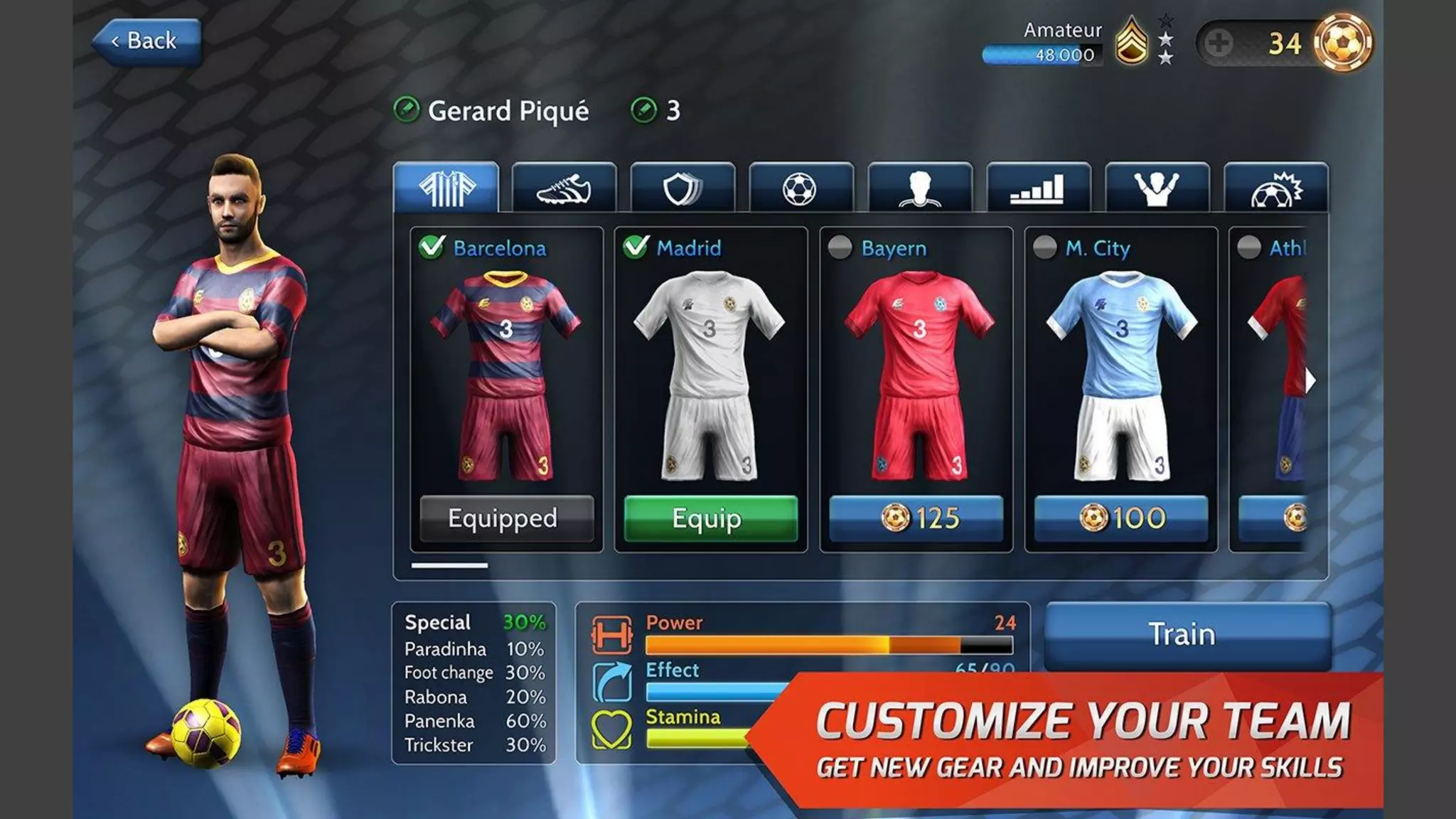Viewport: 1456px width, 819px height.
Task: Pick the M. City light blue kit image
Action: pos(1121,373)
